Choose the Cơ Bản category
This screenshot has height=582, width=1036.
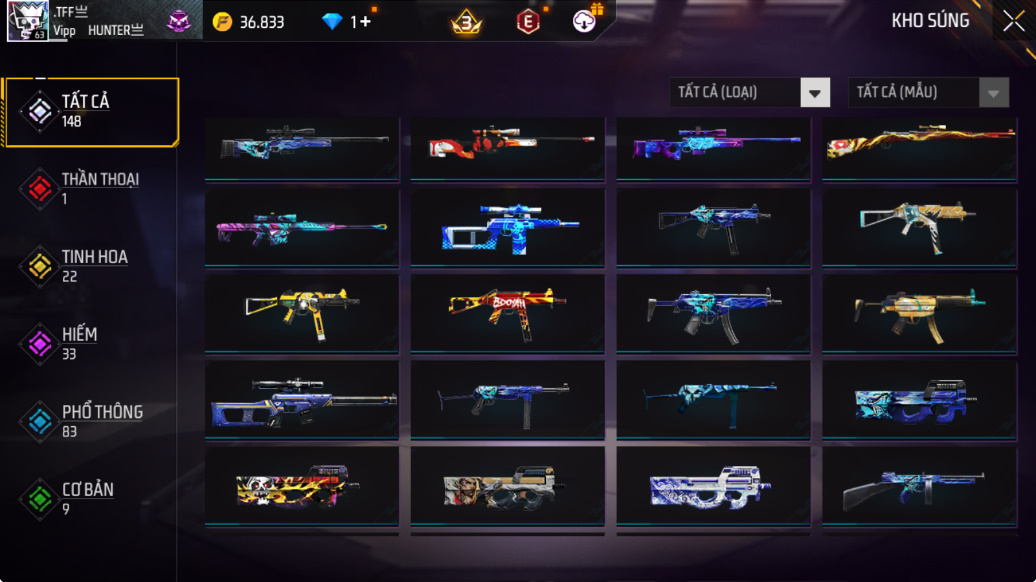pyautogui.click(x=90, y=498)
